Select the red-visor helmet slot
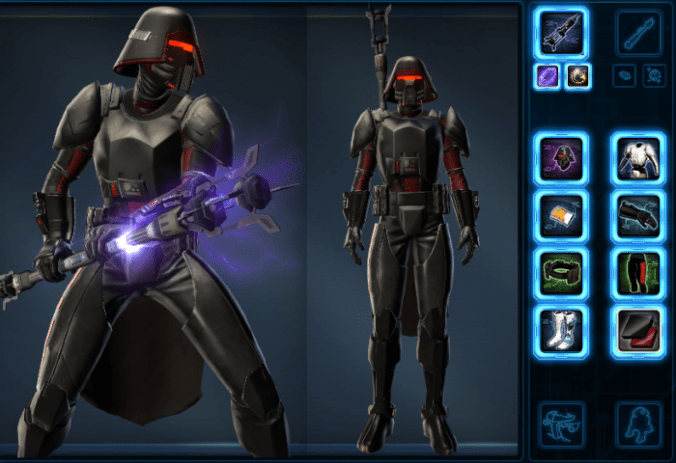This screenshot has height=463, width=676. pyautogui.click(x=561, y=160)
